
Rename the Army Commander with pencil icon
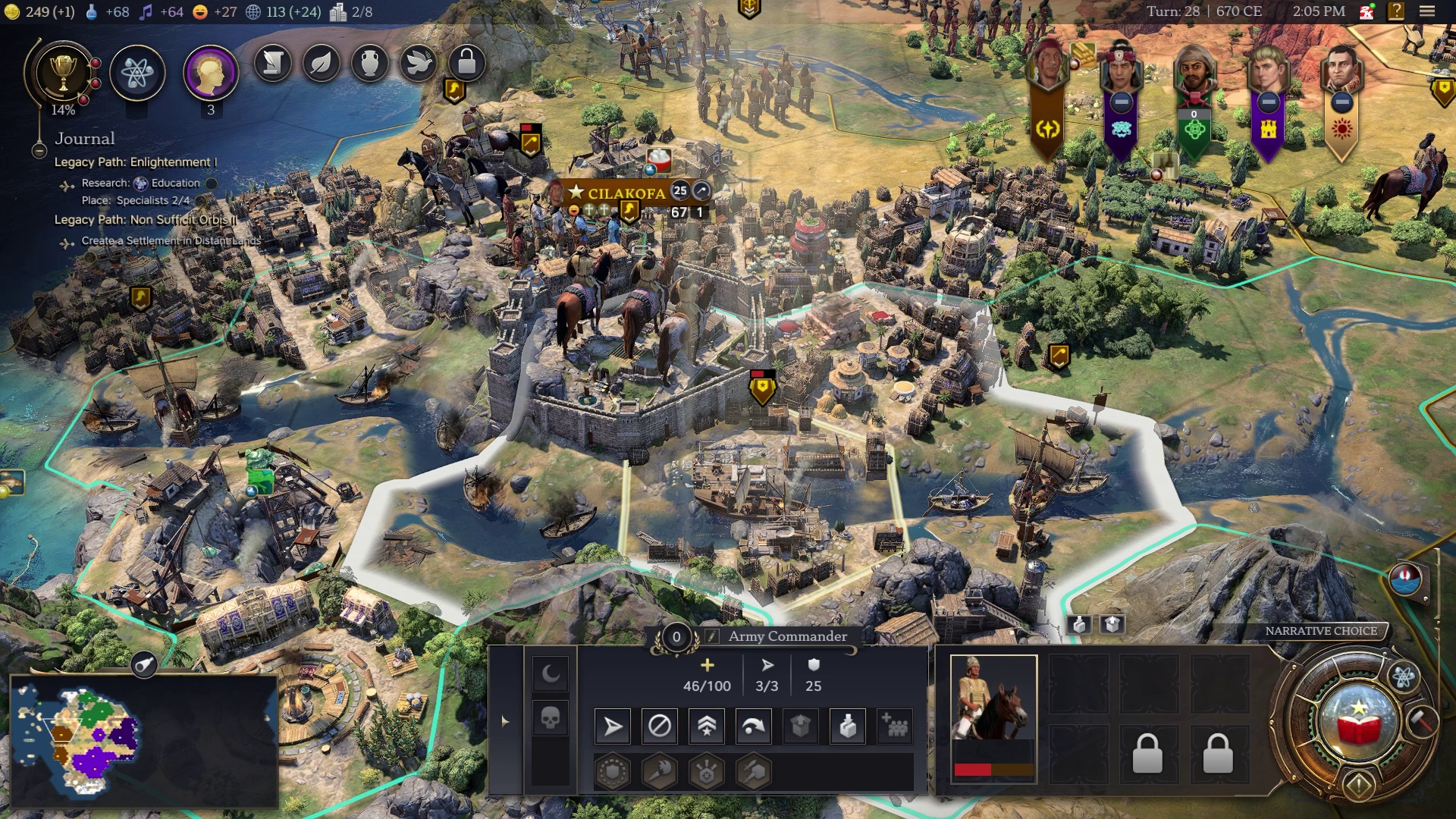point(711,636)
